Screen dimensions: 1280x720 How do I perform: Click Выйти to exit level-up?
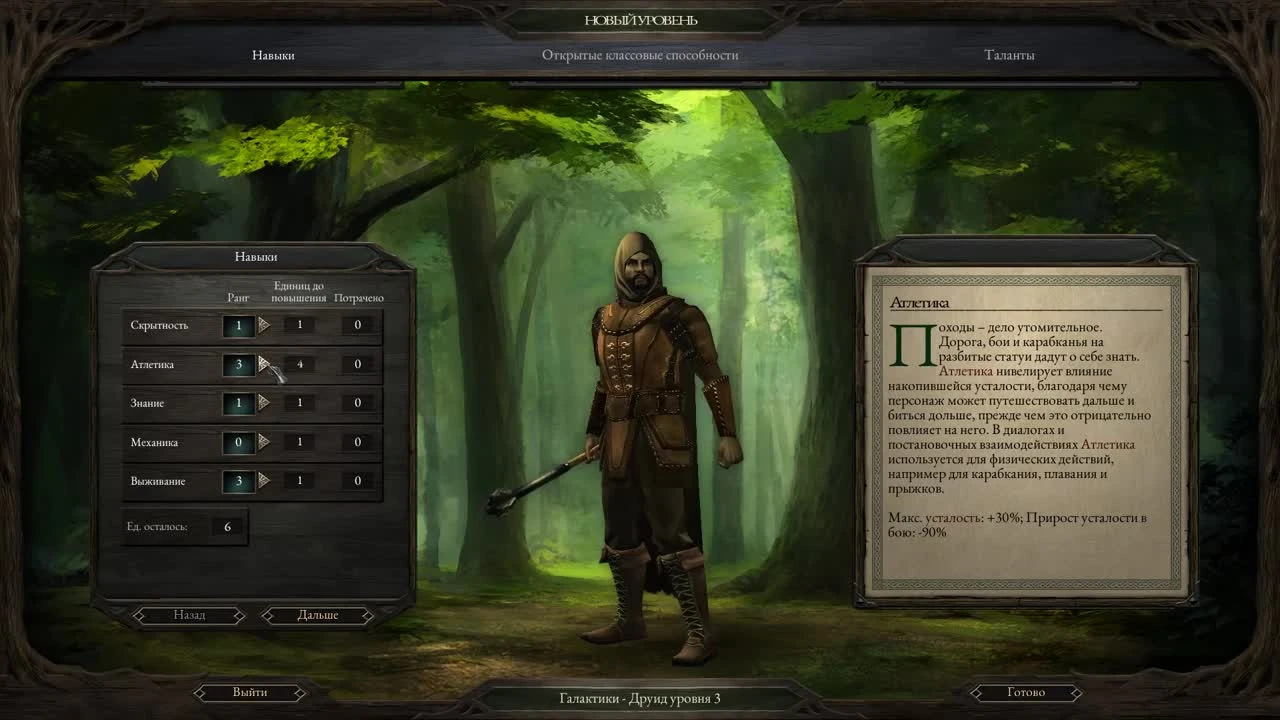tap(250, 691)
